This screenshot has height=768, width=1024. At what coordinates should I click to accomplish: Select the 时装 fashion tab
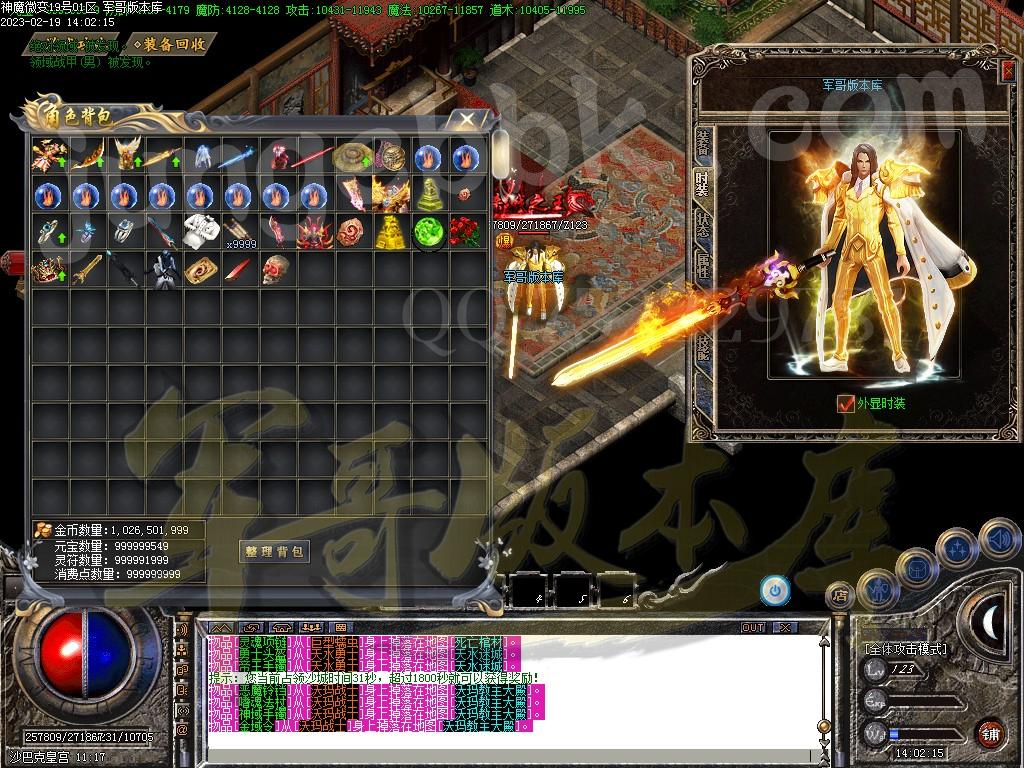pyautogui.click(x=703, y=181)
